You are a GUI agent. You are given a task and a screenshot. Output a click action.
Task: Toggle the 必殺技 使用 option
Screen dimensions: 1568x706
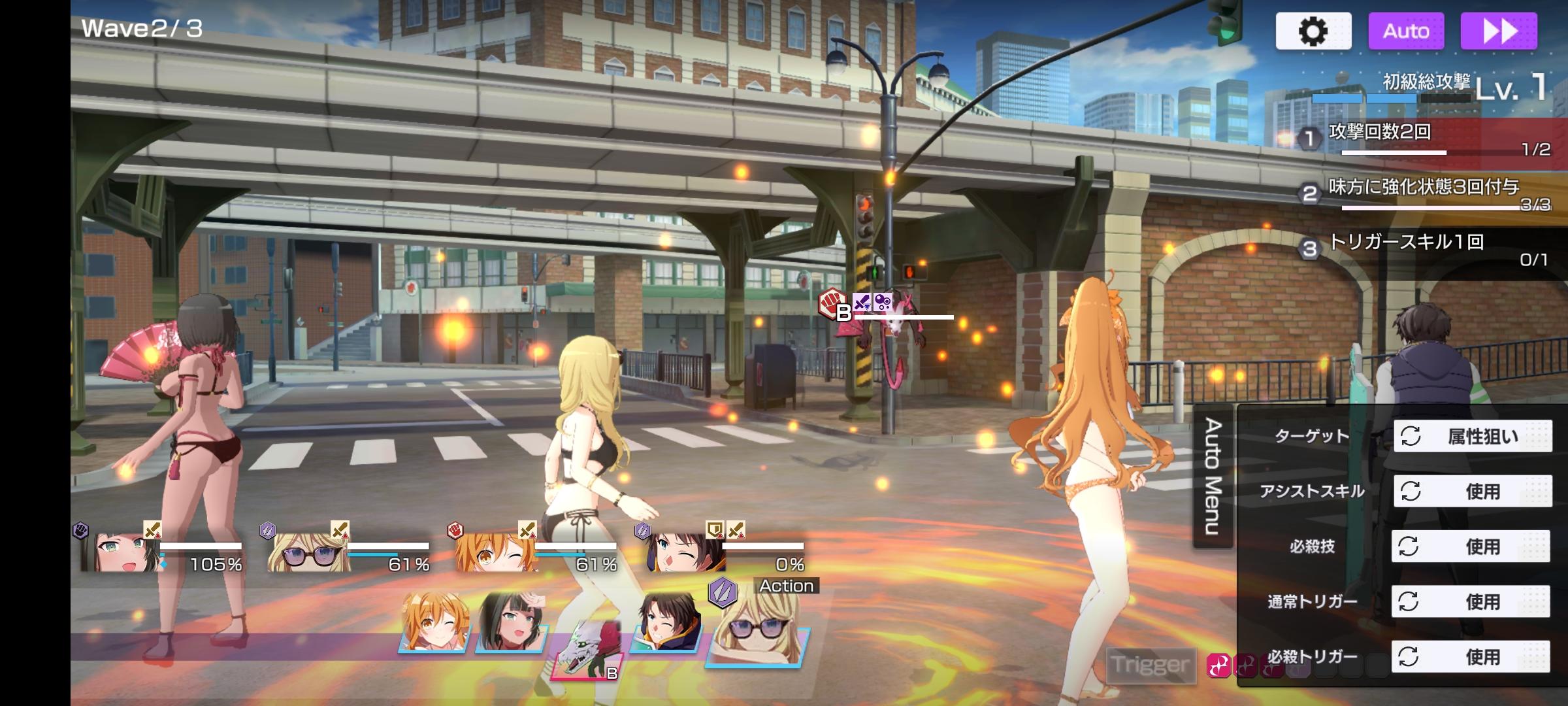(x=1471, y=546)
